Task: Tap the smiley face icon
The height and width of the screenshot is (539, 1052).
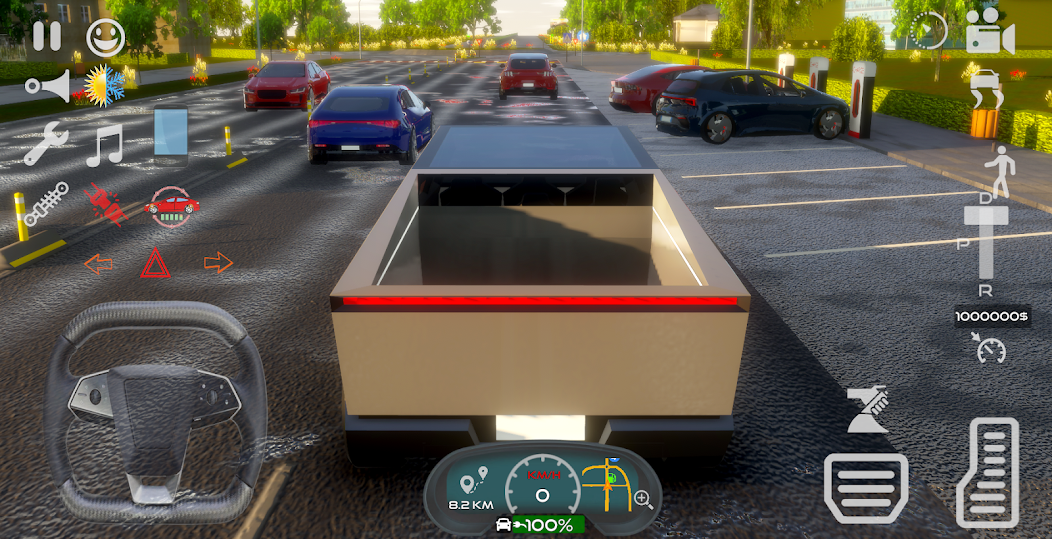Action: point(105,36)
